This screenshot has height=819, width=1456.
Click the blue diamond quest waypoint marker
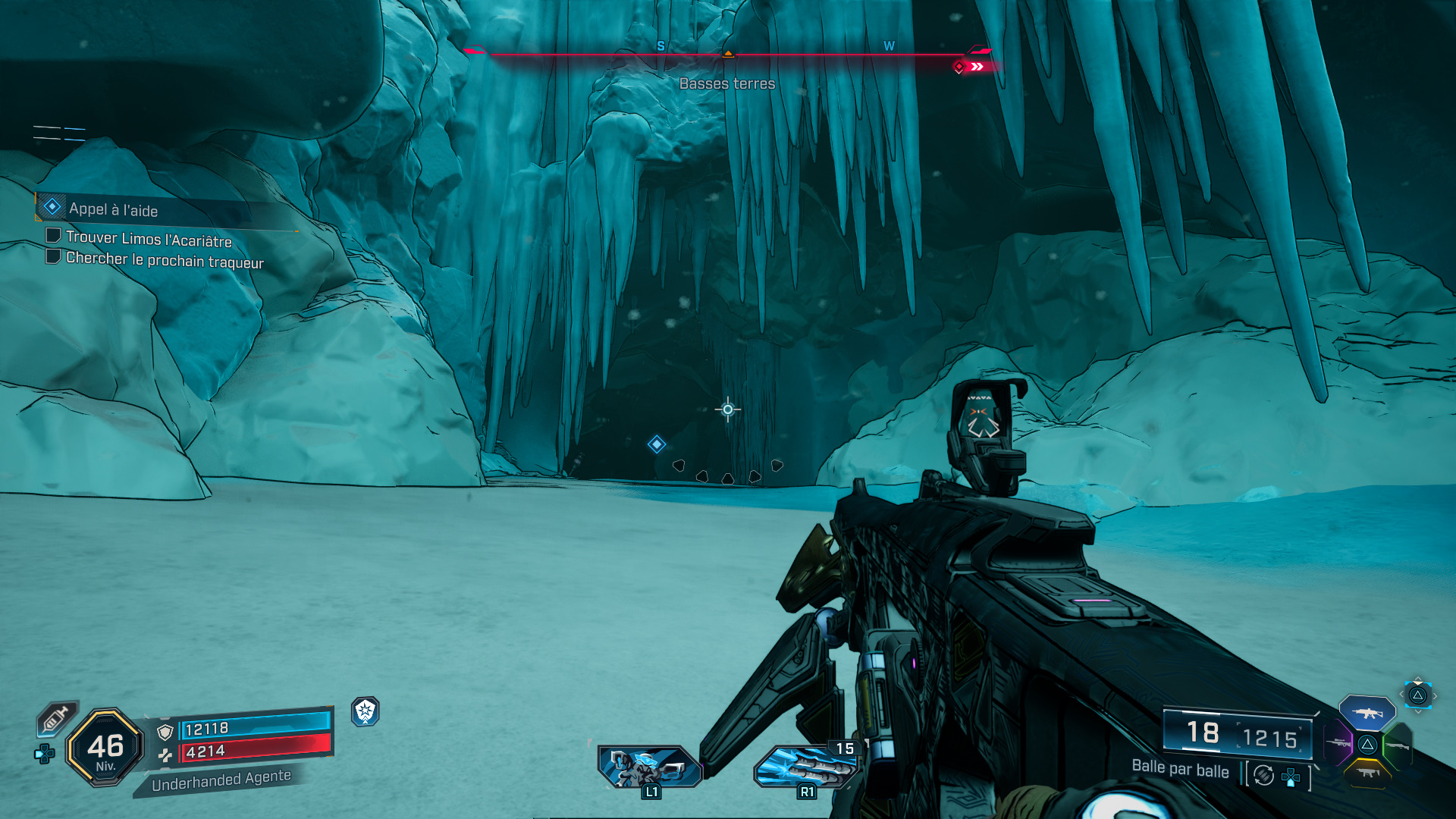tap(657, 444)
